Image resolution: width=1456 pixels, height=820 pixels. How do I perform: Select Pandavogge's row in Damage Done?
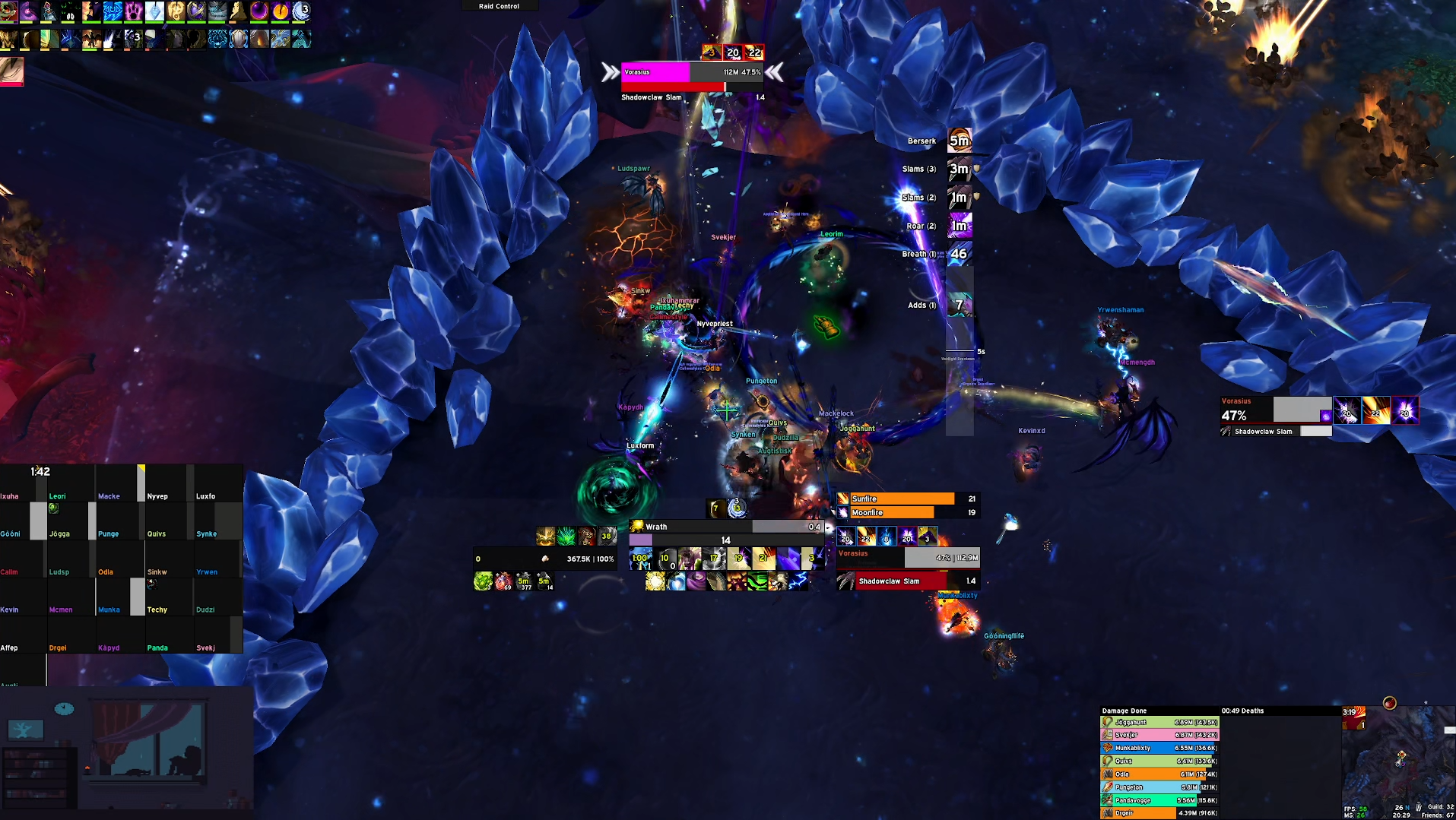1159,800
